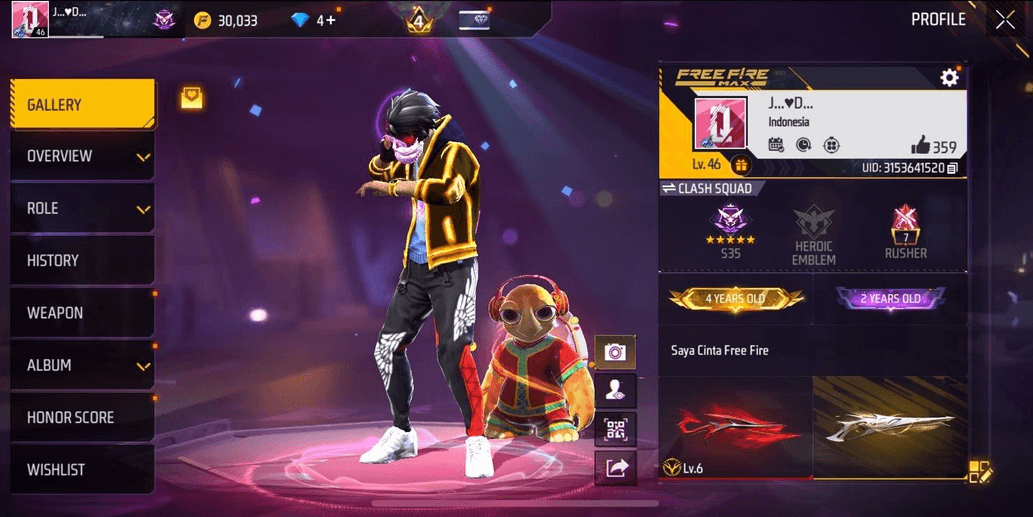Open the QR code button
Image resolution: width=1033 pixels, height=517 pixels.
[615, 430]
